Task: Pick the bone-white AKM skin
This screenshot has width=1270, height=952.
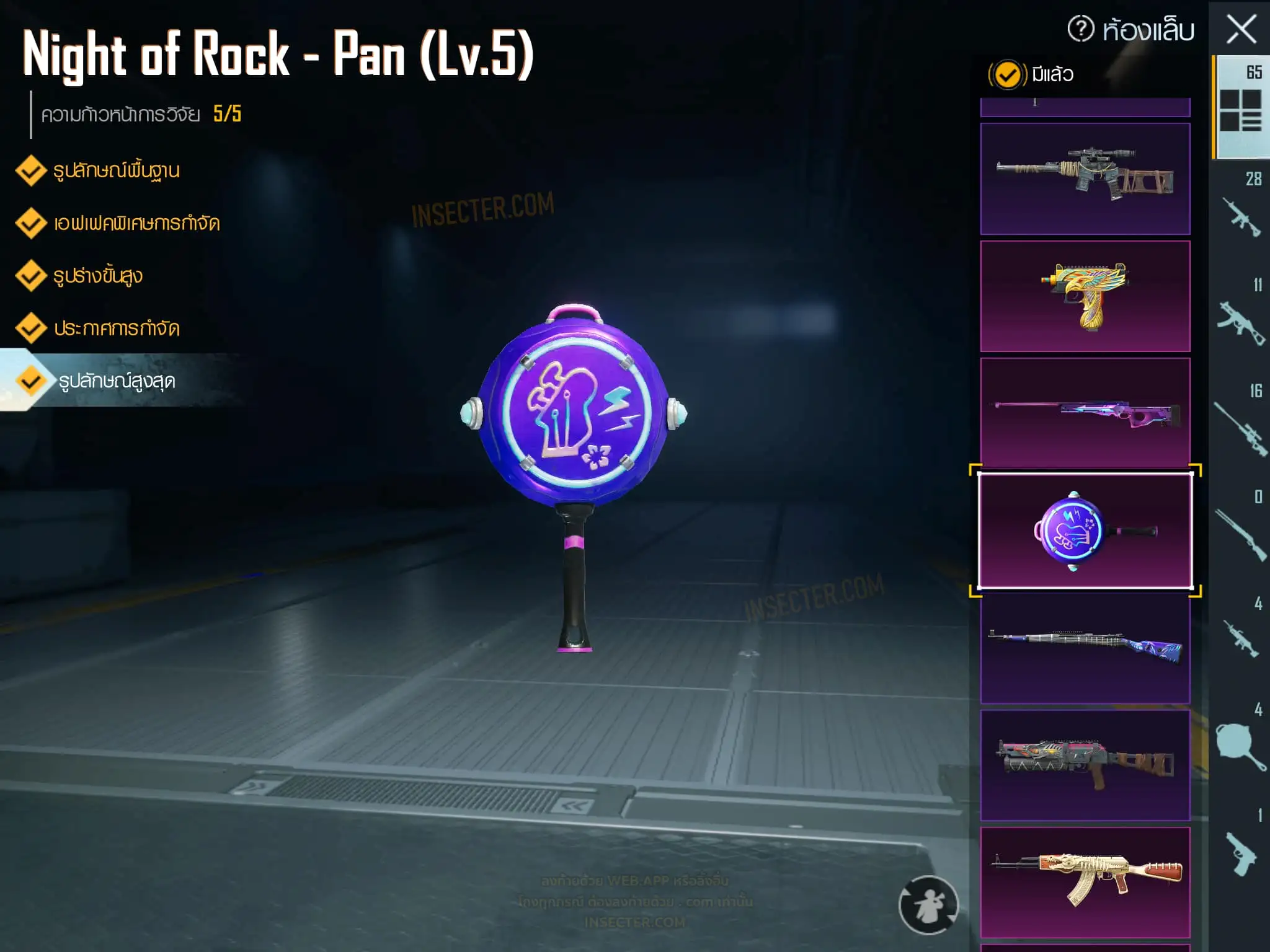Action: (1085, 882)
